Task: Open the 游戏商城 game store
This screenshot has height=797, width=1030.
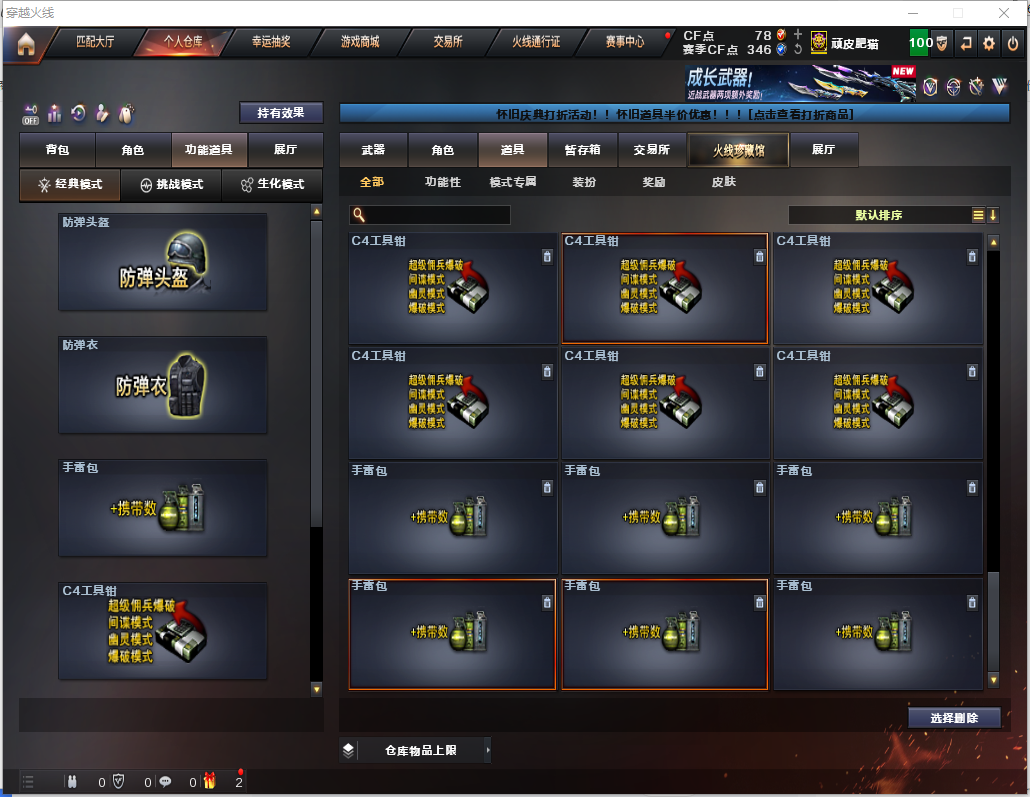Action: [x=360, y=42]
